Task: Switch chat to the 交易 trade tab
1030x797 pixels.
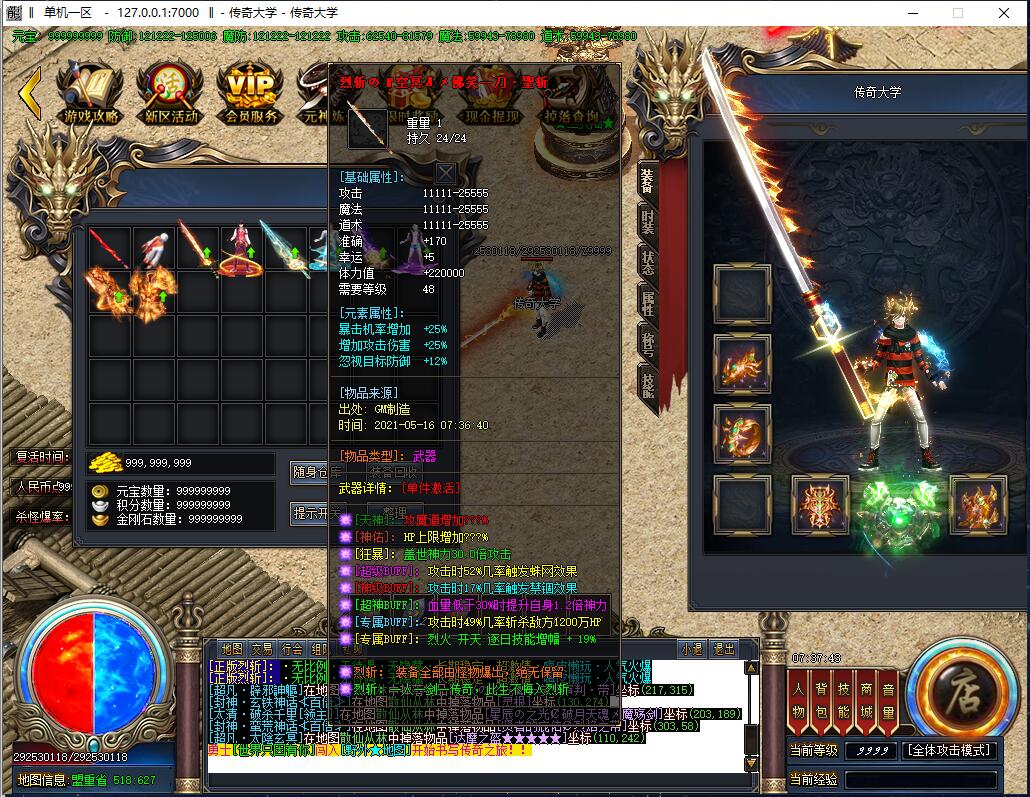Action: click(262, 649)
